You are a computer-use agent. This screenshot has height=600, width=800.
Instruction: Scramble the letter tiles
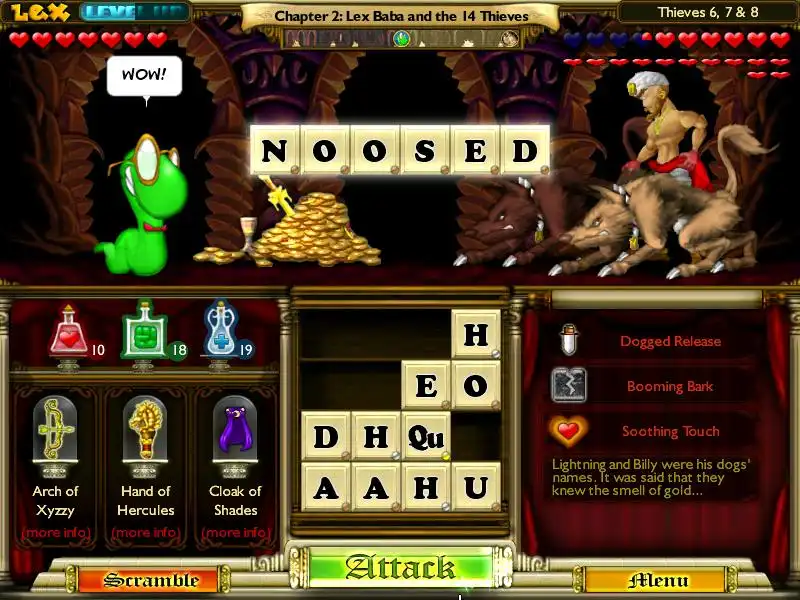pyautogui.click(x=138, y=580)
